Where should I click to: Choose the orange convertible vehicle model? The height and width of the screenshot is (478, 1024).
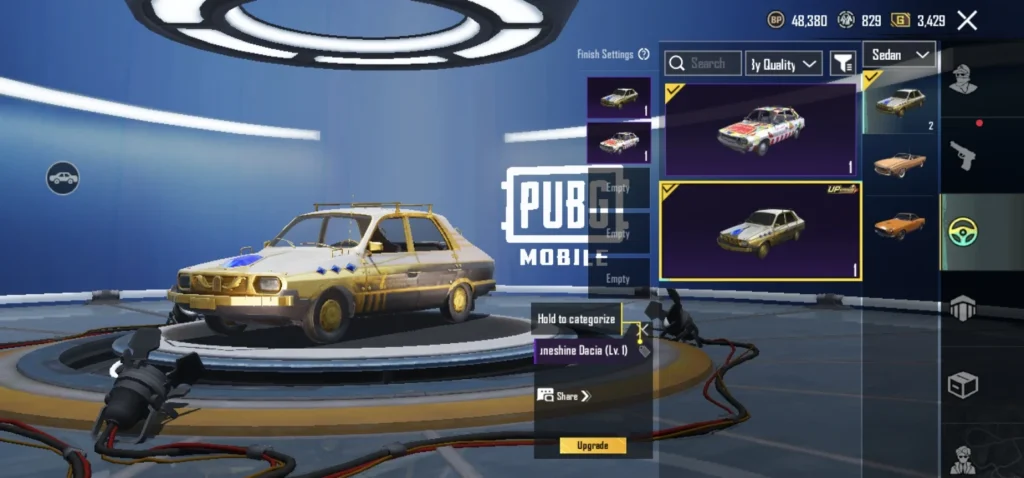900,164
